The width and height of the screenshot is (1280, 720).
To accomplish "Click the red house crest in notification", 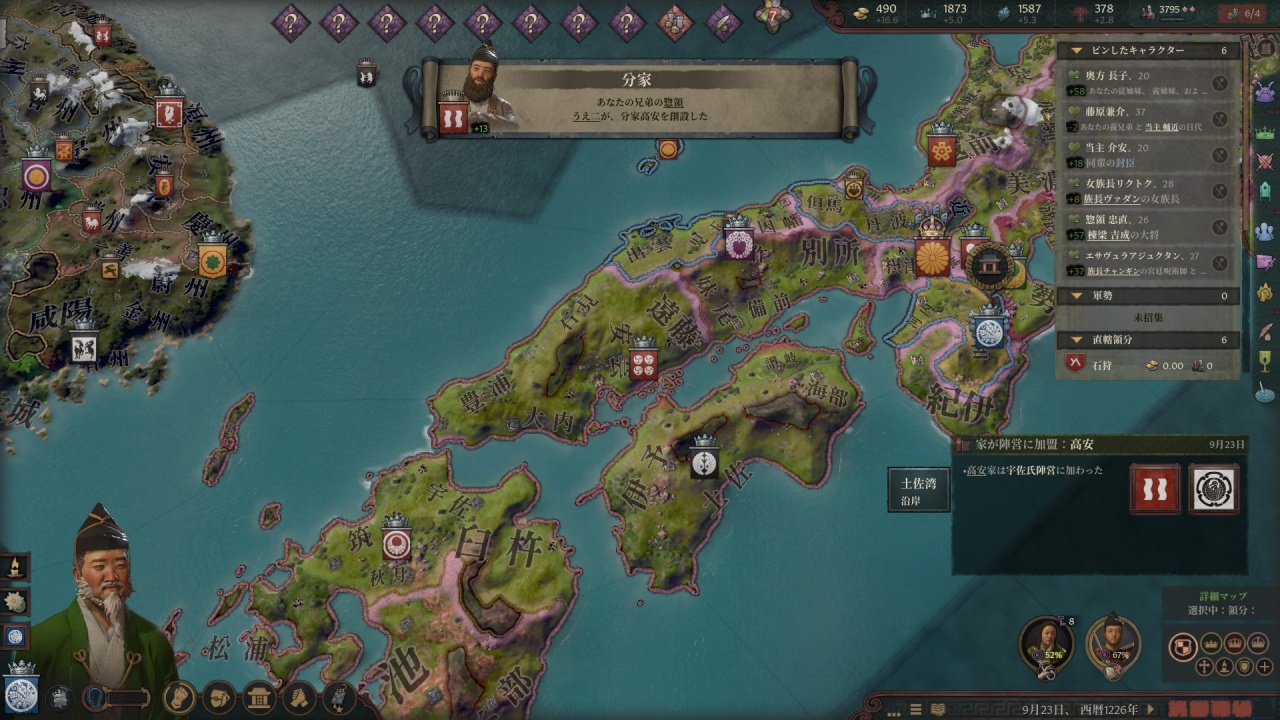I will 1155,490.
